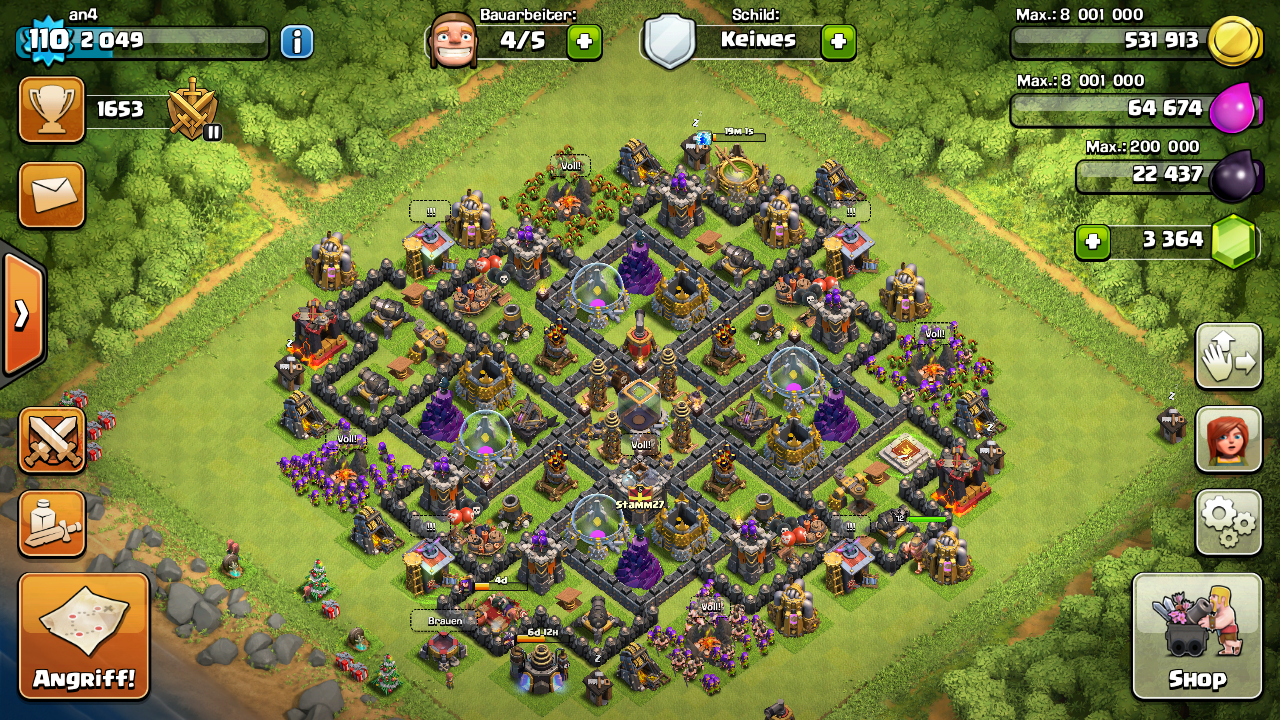Open the villager news button

(1228, 439)
